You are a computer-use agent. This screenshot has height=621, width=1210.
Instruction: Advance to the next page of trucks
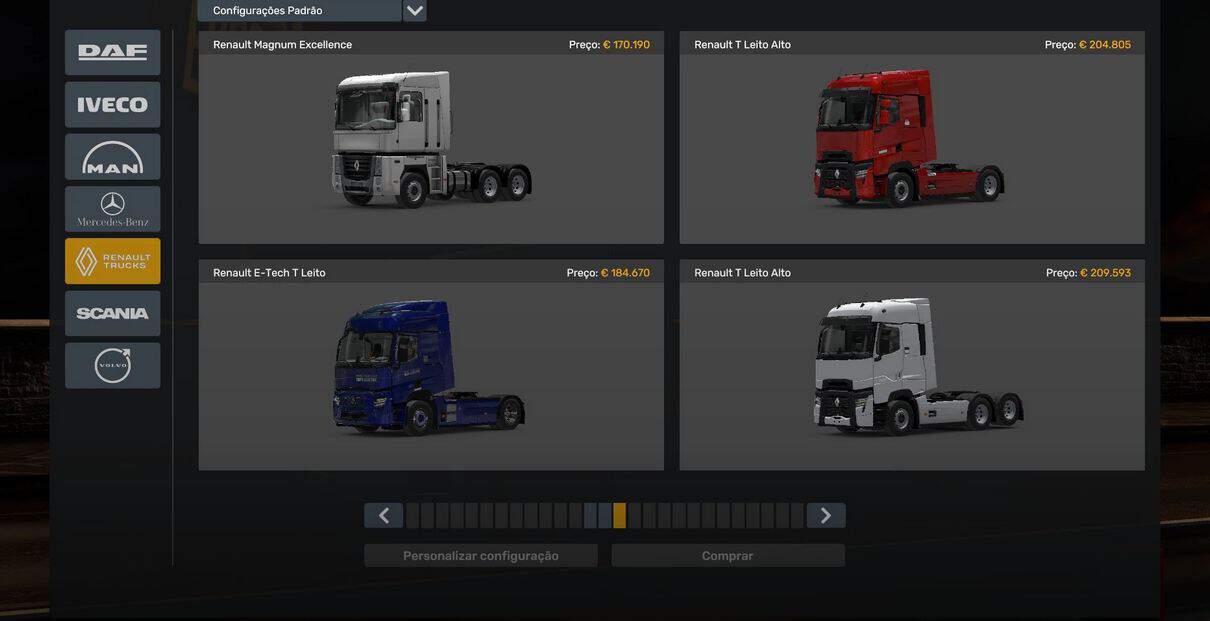[826, 516]
